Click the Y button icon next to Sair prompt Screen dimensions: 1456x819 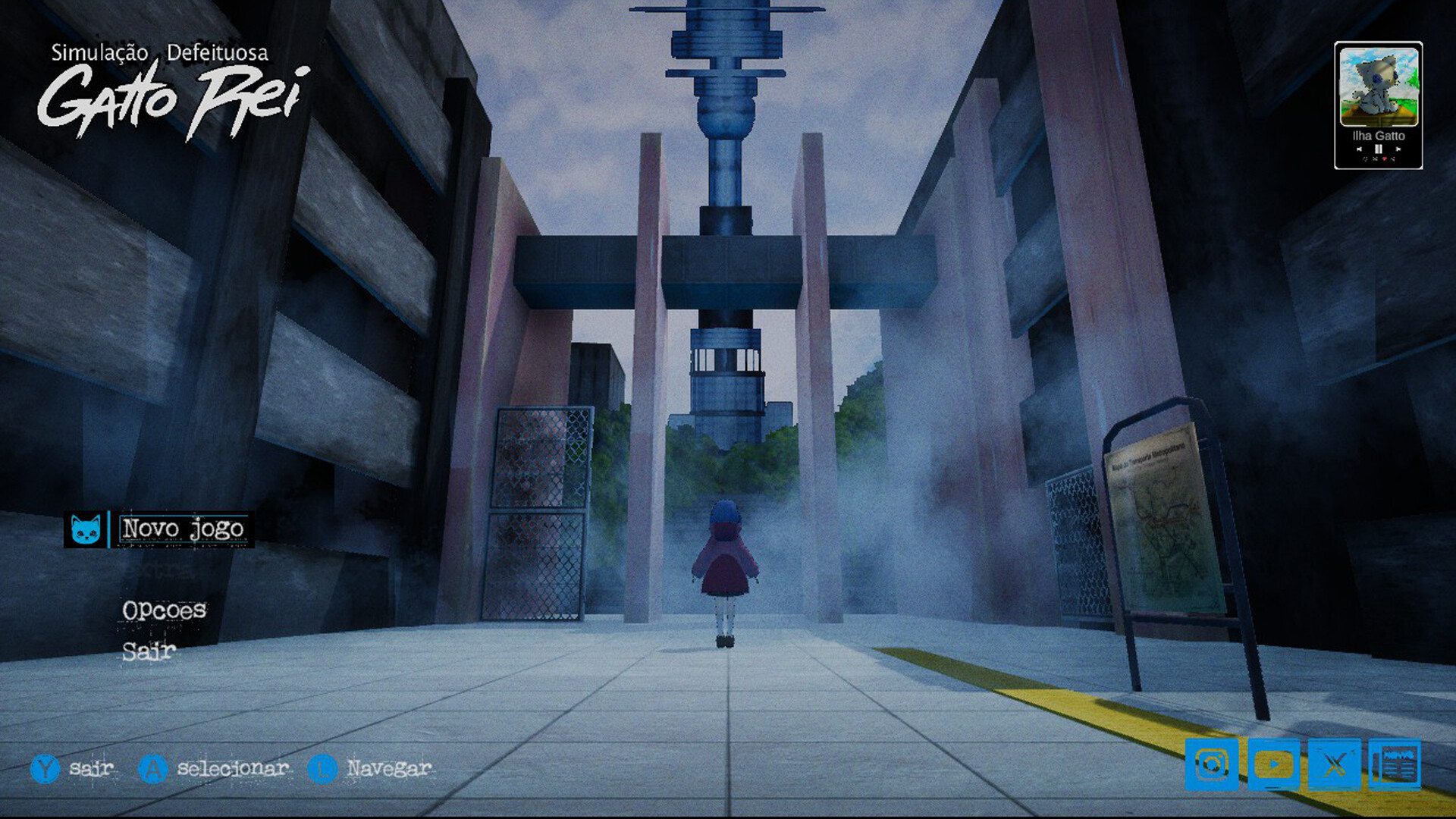(47, 770)
